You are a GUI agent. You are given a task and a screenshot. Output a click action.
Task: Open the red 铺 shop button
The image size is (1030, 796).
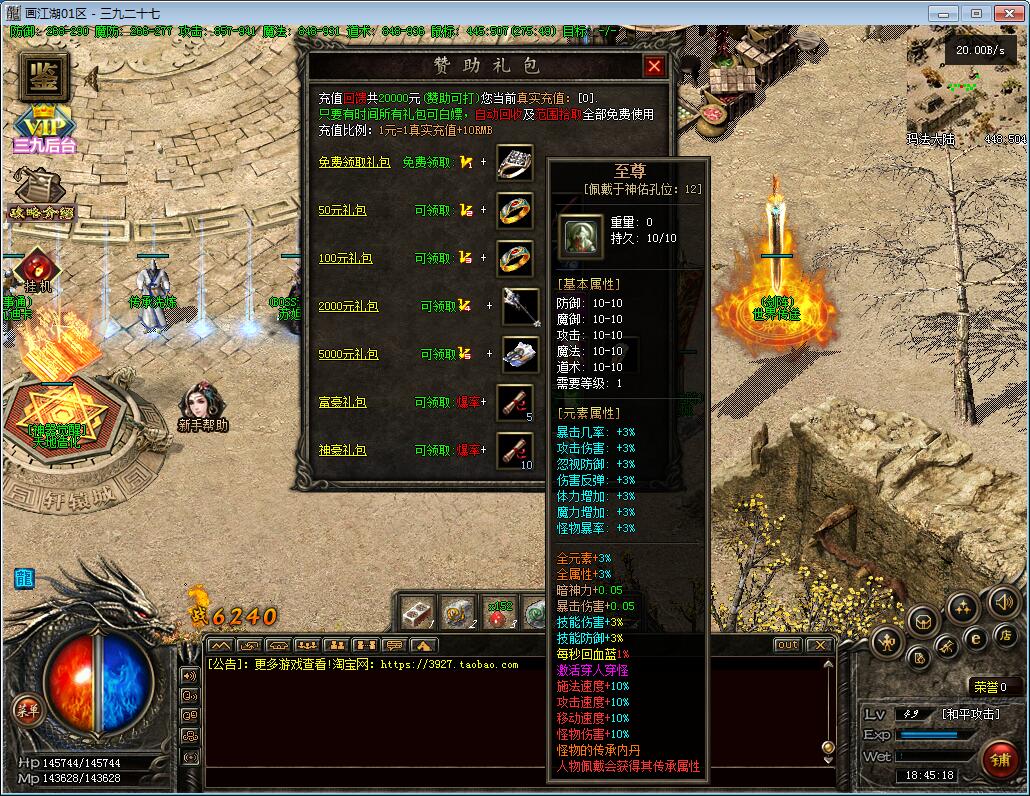pyautogui.click(x=999, y=757)
